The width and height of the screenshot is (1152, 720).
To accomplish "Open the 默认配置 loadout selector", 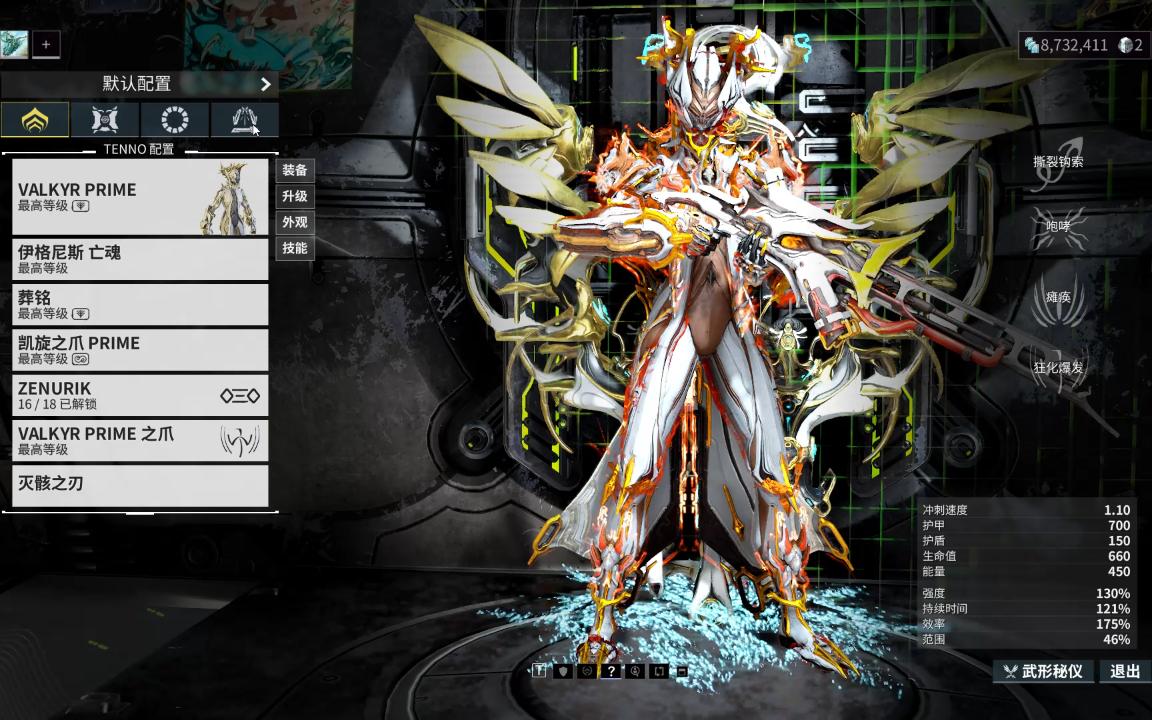I will [139, 84].
